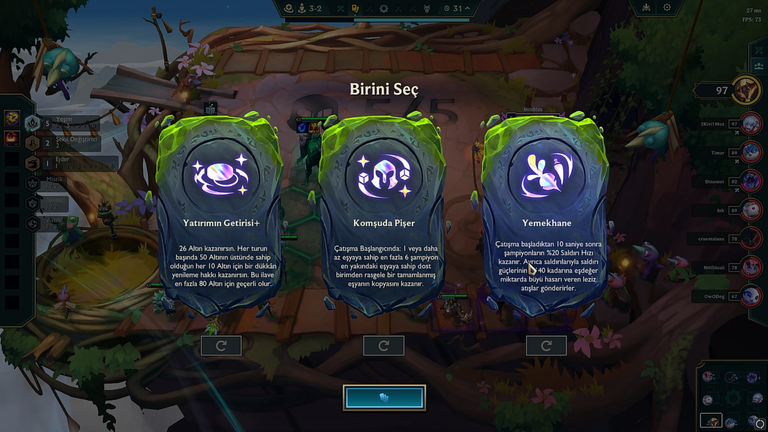Click the minimap in the corner
The width and height of the screenshot is (768, 432).
pos(730,397)
